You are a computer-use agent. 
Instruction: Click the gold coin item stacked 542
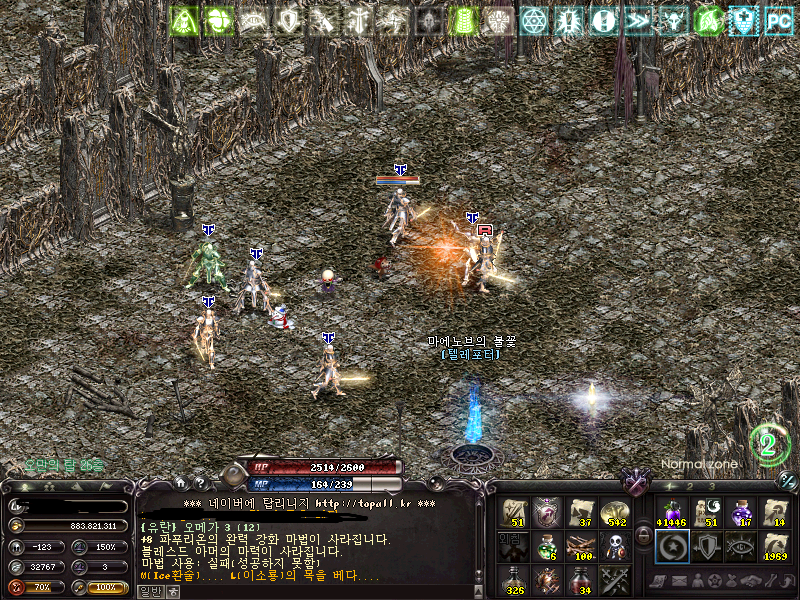pyautogui.click(x=614, y=512)
